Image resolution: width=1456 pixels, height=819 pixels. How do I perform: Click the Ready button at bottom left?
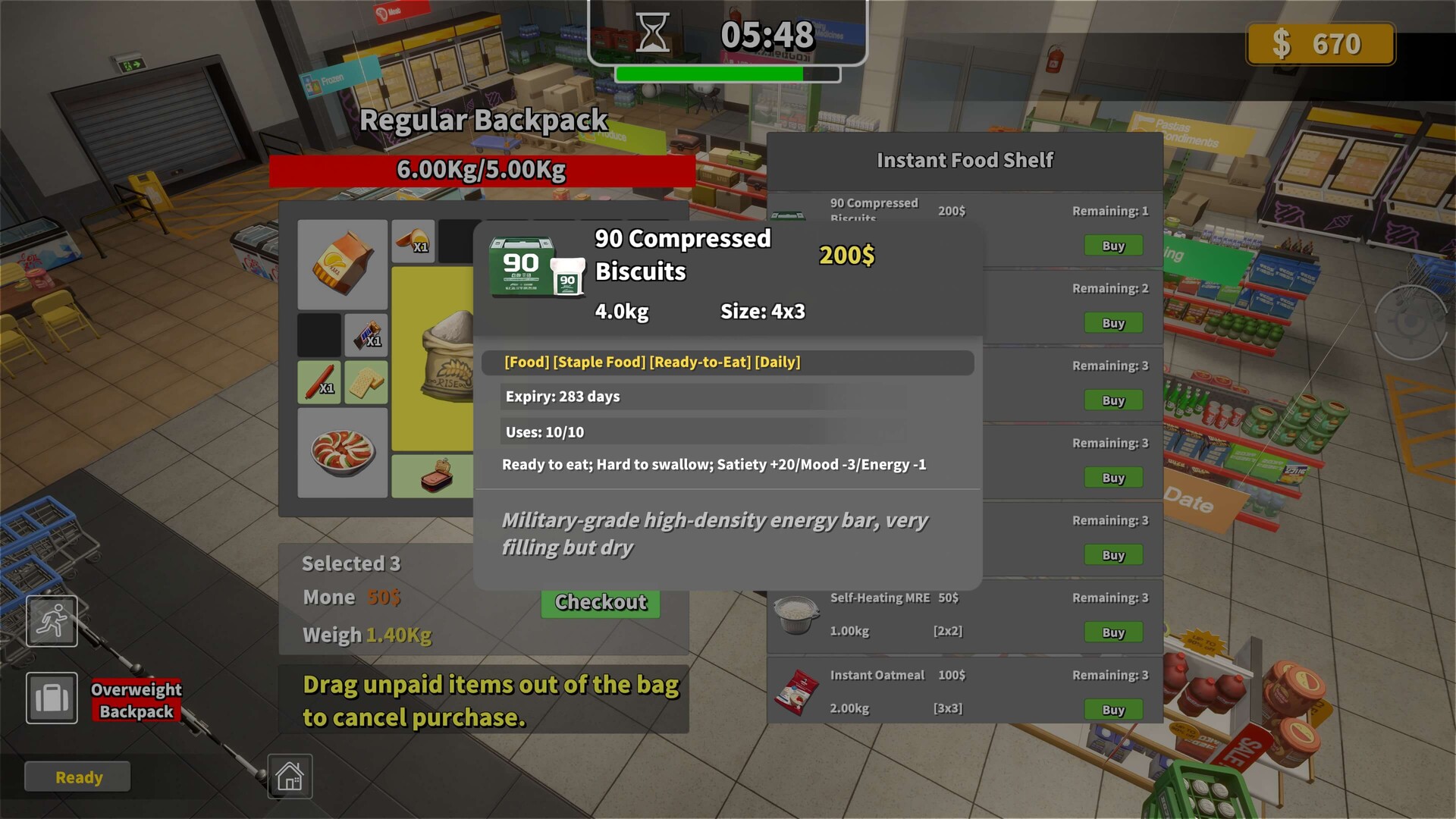tap(77, 776)
